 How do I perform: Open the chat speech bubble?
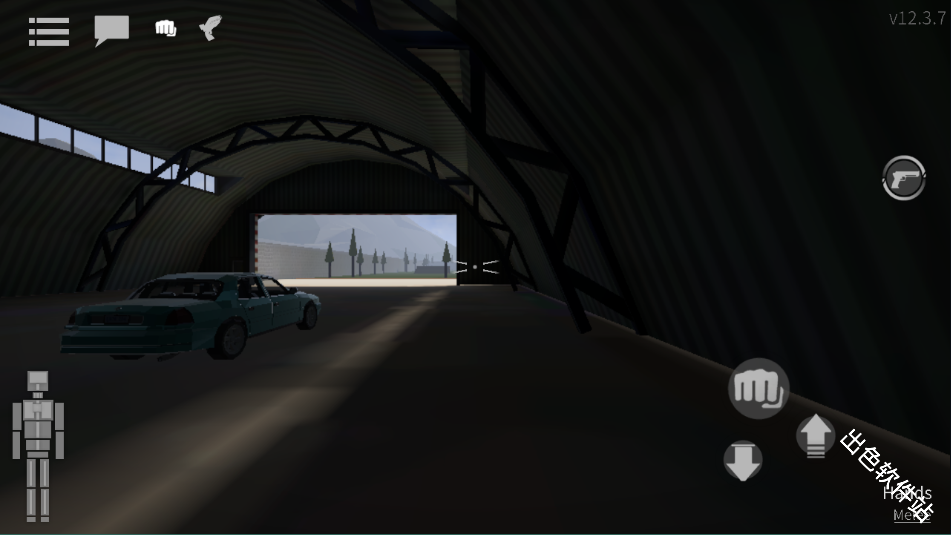point(111,30)
